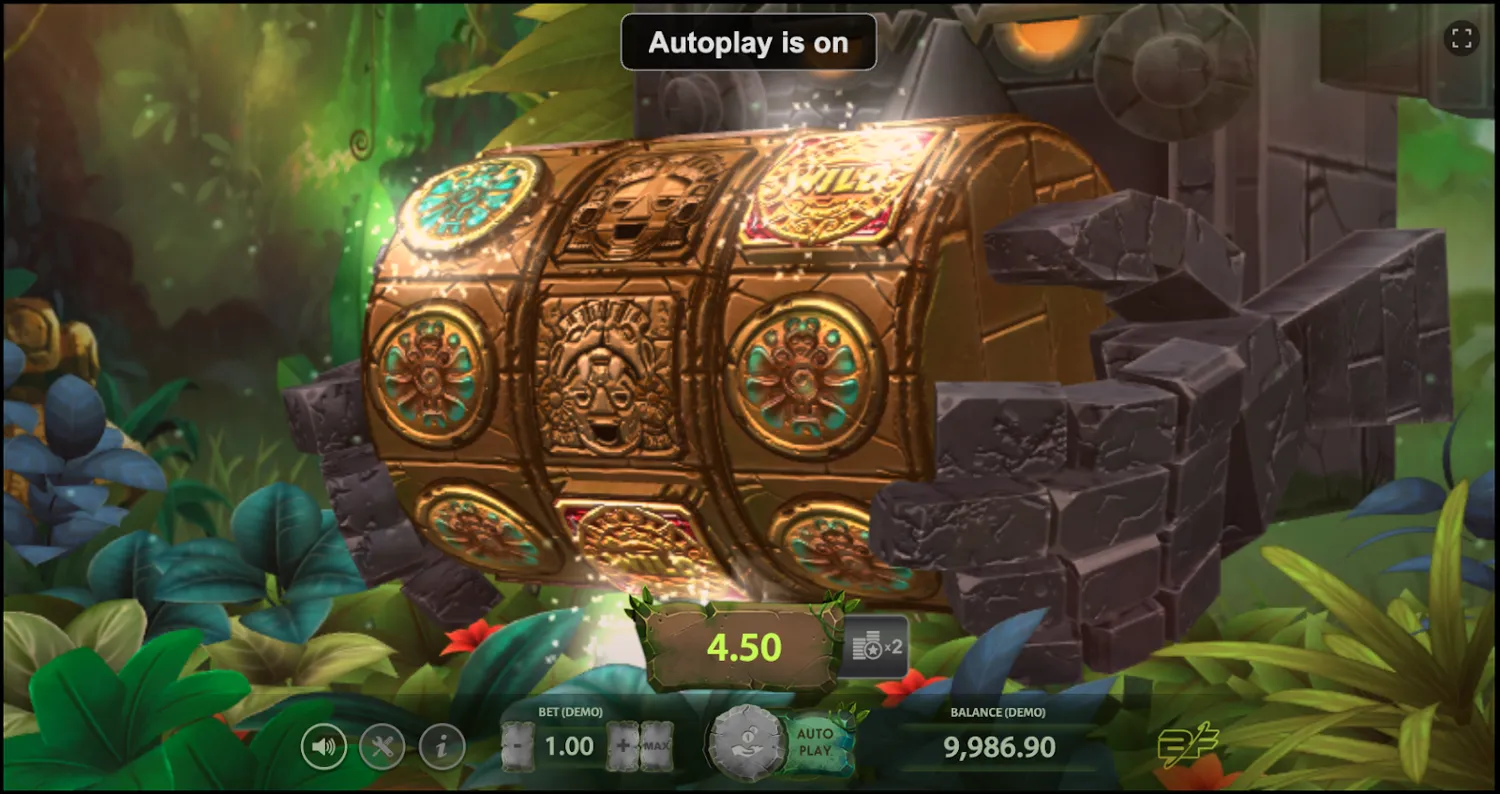Decrease the bet with the minus stone
The width and height of the screenshot is (1500, 794).
click(517, 745)
